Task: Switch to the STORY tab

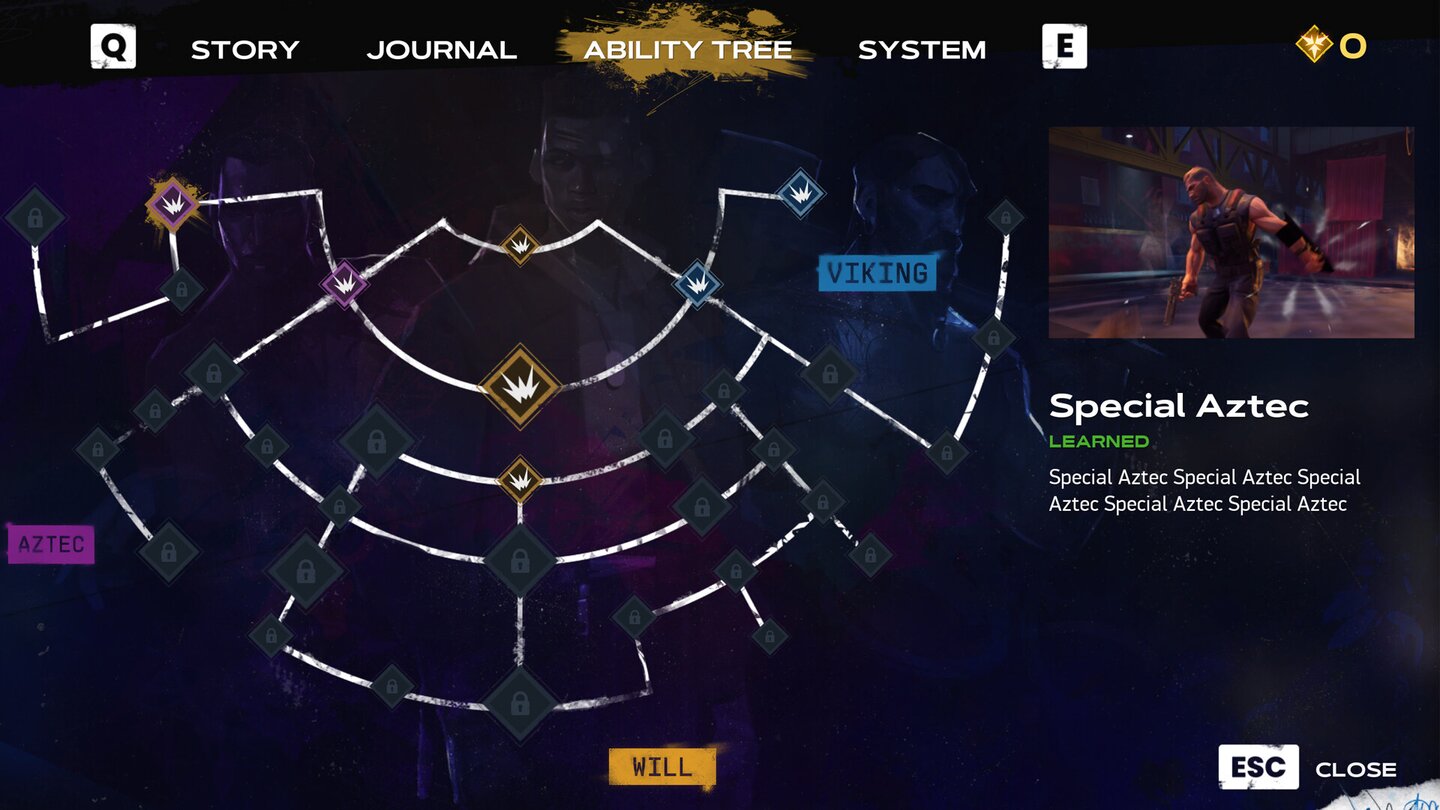Action: point(245,49)
